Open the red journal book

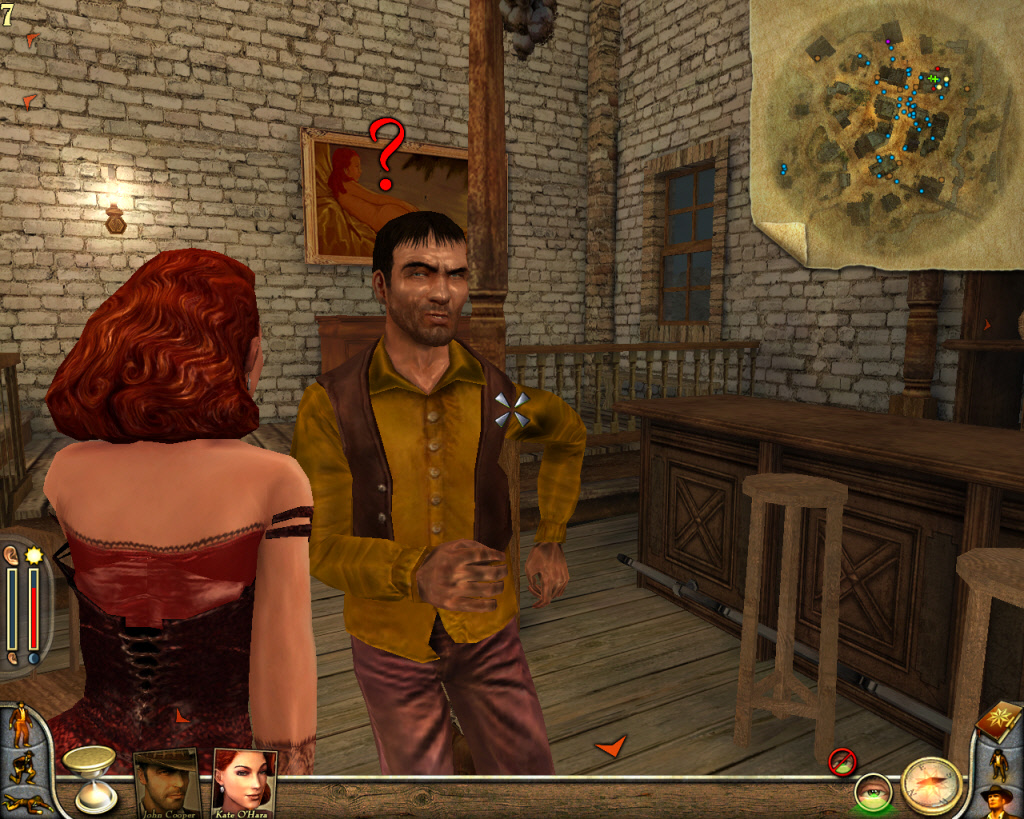(998, 720)
